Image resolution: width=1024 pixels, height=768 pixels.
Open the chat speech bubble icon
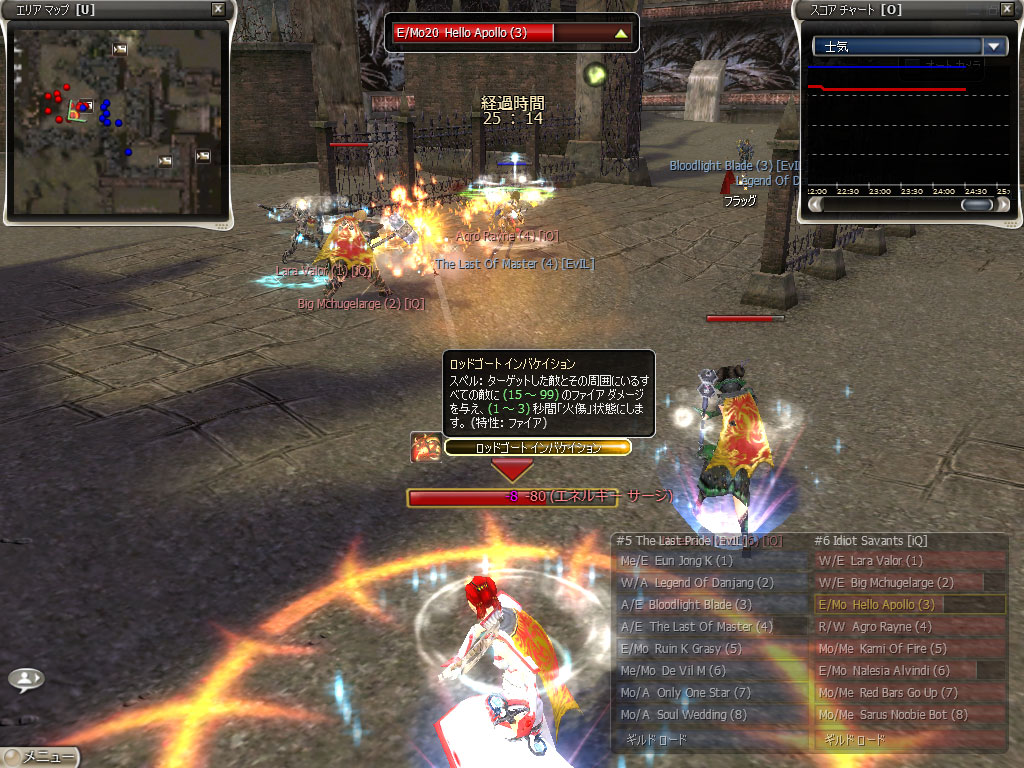point(25,680)
